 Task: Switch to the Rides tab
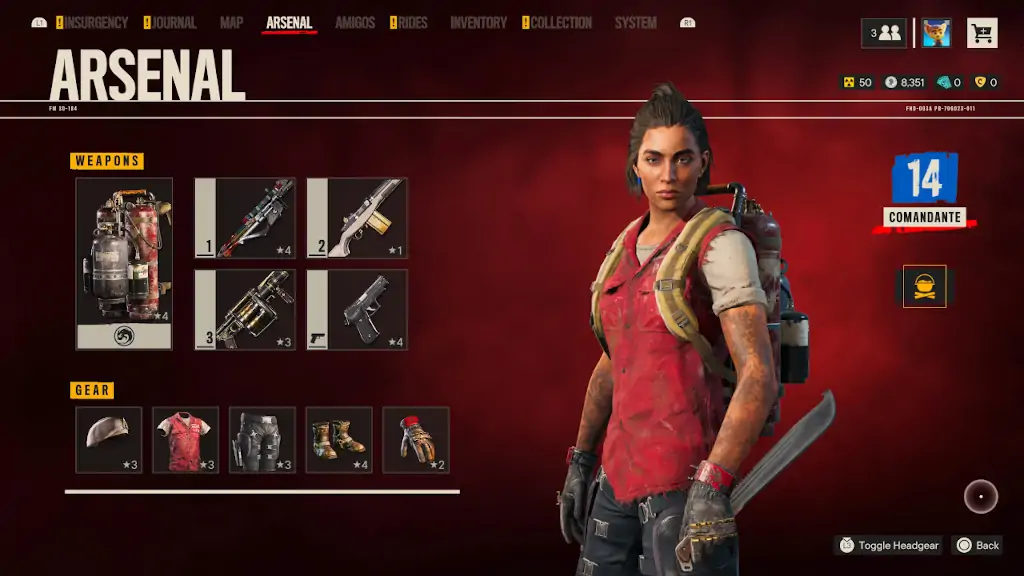tap(412, 23)
